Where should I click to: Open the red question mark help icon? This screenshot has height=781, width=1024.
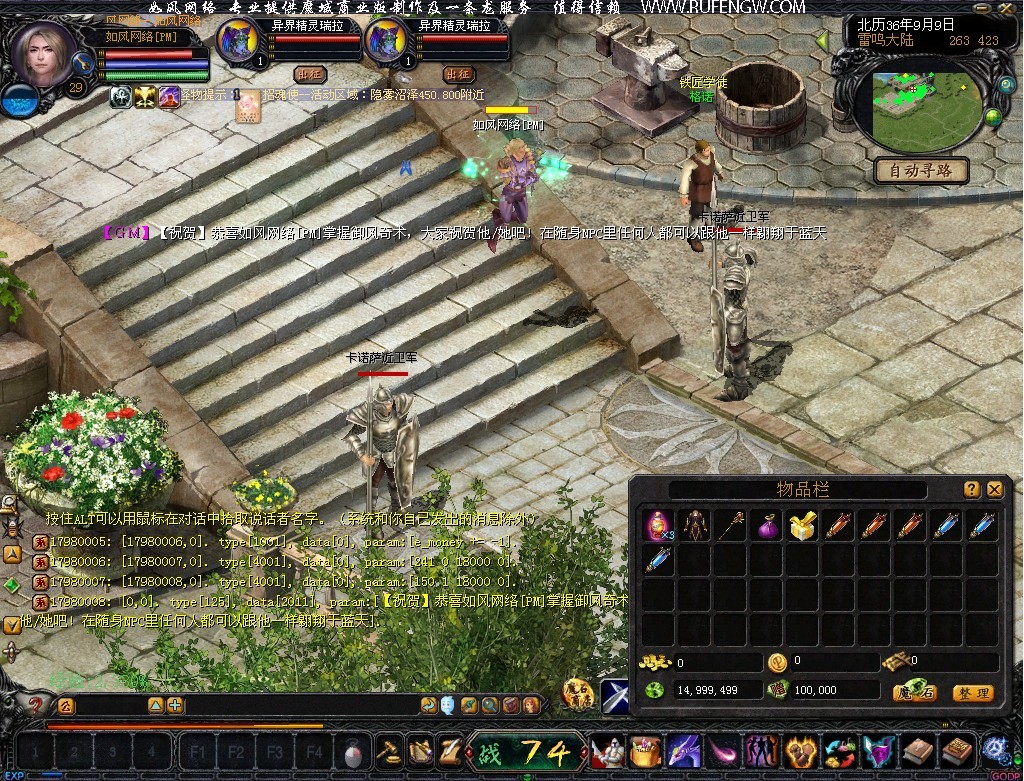click(36, 705)
